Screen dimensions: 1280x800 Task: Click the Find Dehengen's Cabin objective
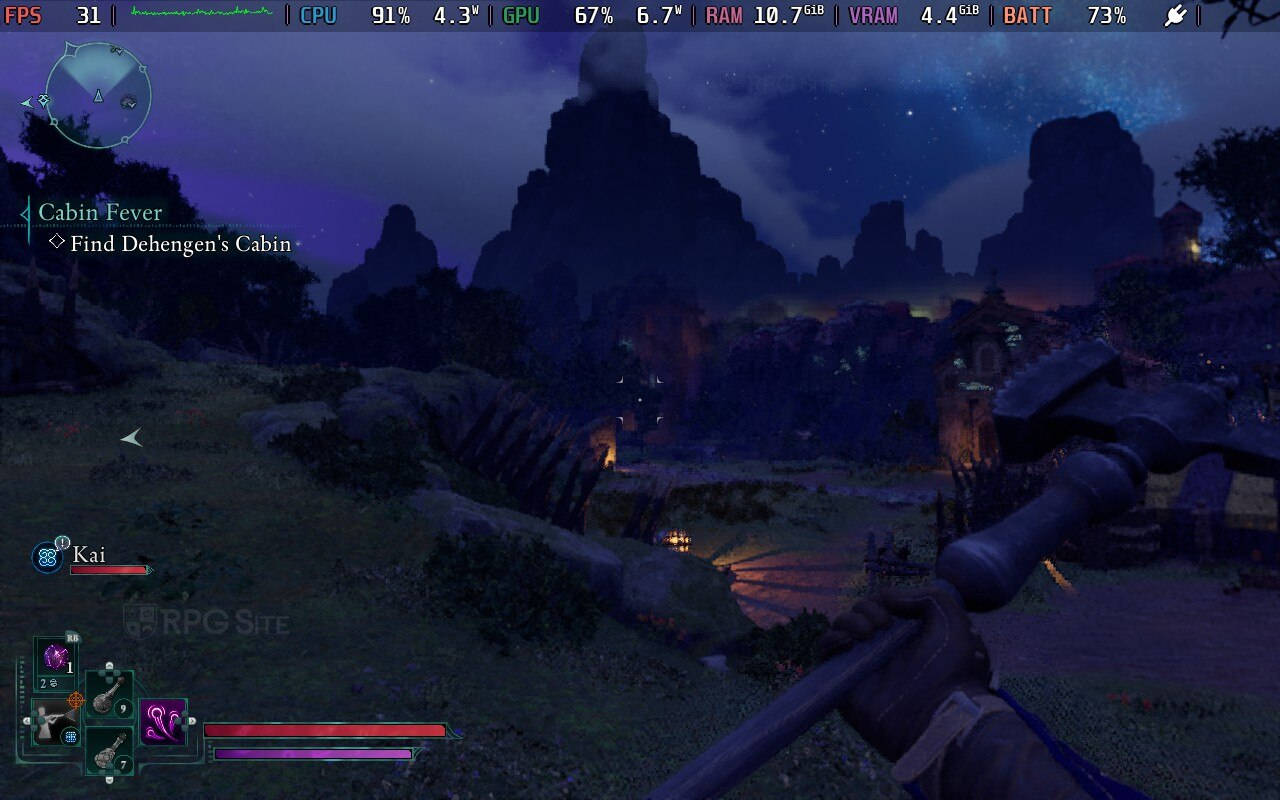click(x=180, y=244)
